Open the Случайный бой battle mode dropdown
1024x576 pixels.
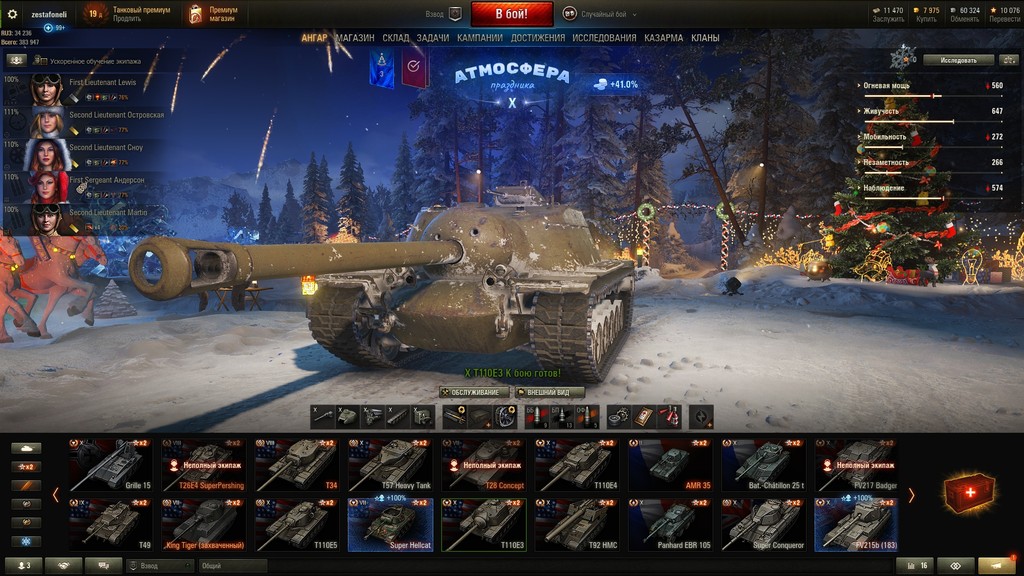coord(599,14)
